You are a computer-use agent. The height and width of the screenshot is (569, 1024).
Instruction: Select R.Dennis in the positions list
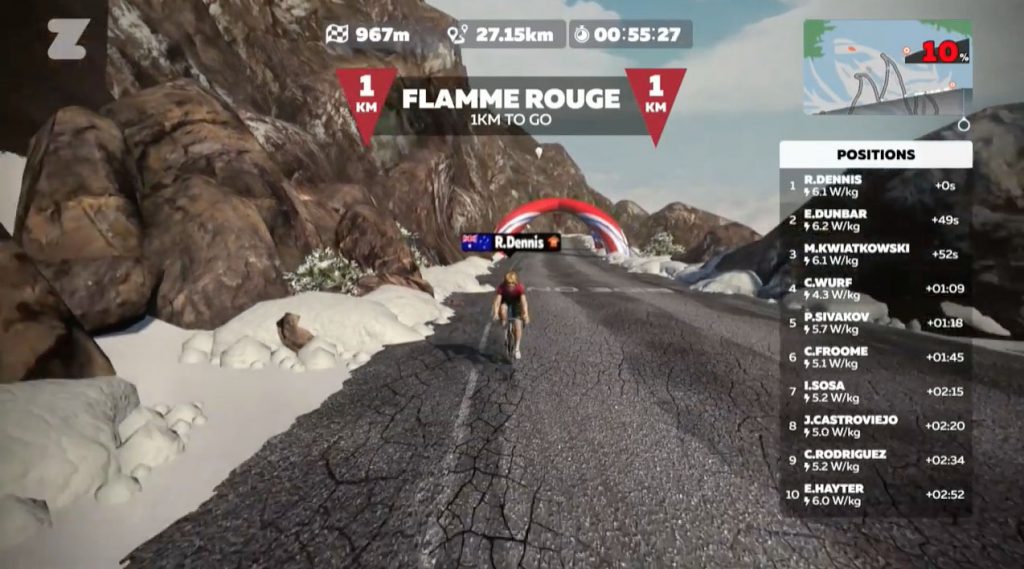point(875,185)
